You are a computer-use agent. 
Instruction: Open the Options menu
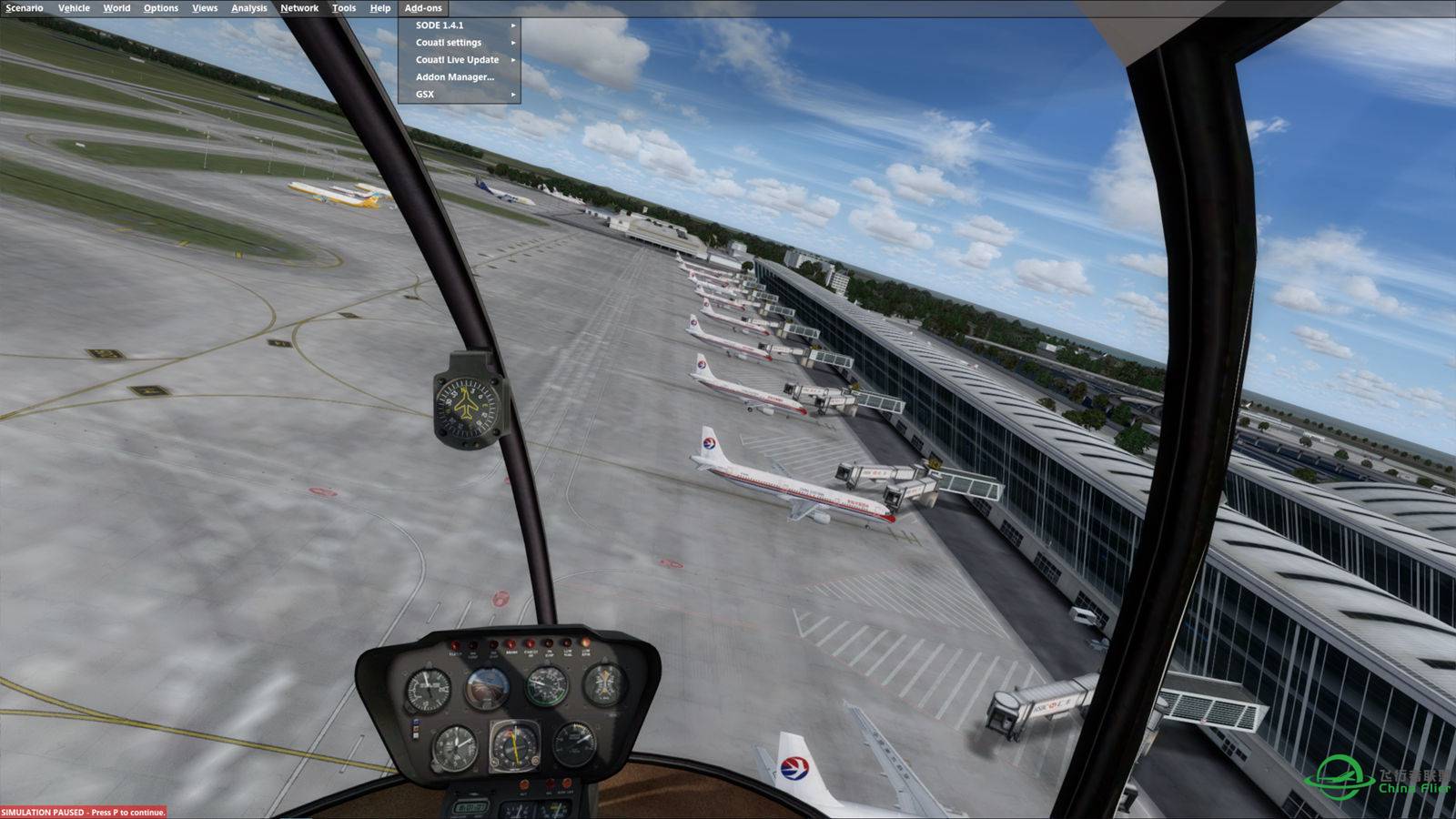[160, 8]
